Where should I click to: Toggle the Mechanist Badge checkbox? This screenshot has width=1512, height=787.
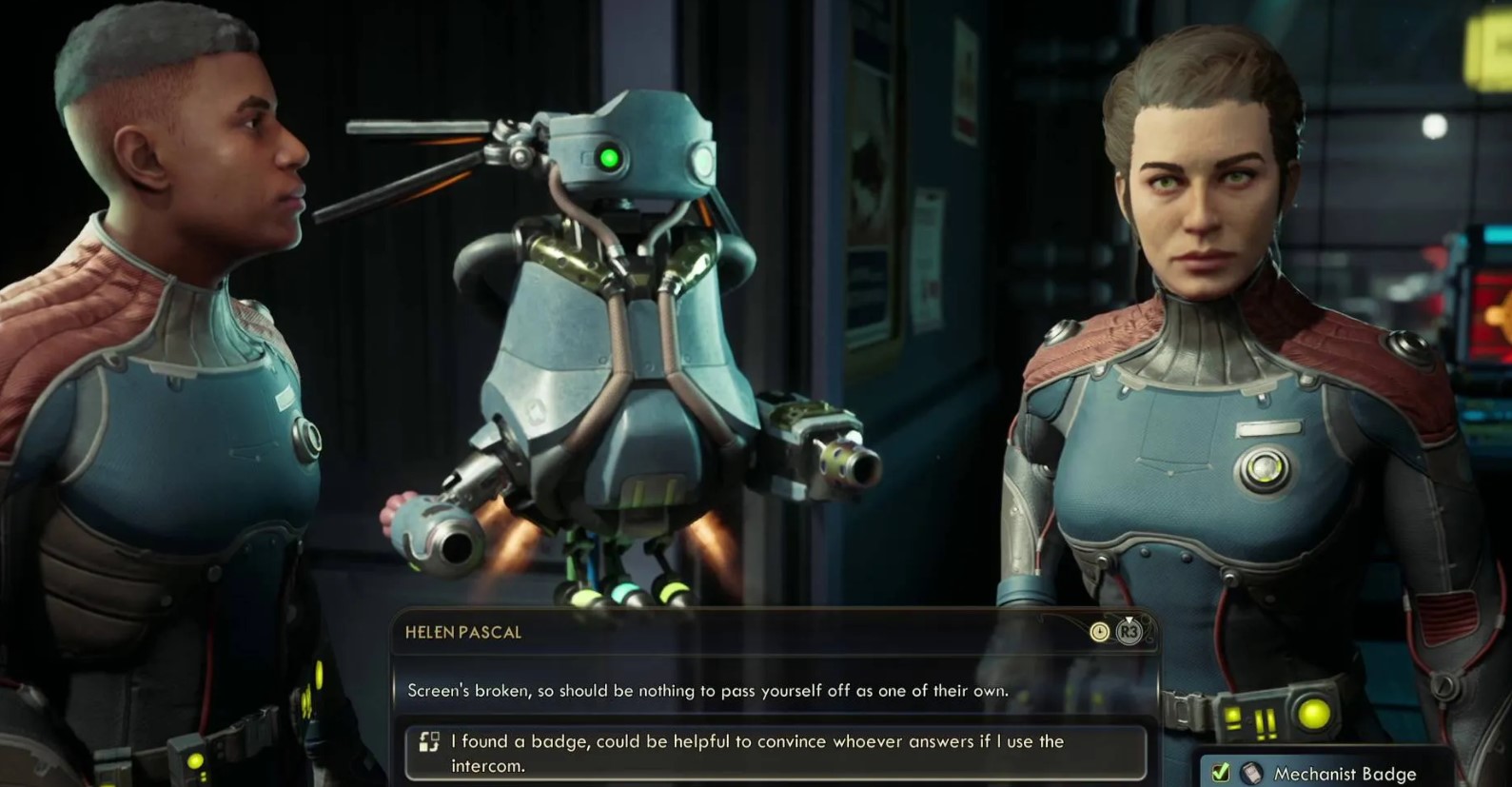[1220, 773]
